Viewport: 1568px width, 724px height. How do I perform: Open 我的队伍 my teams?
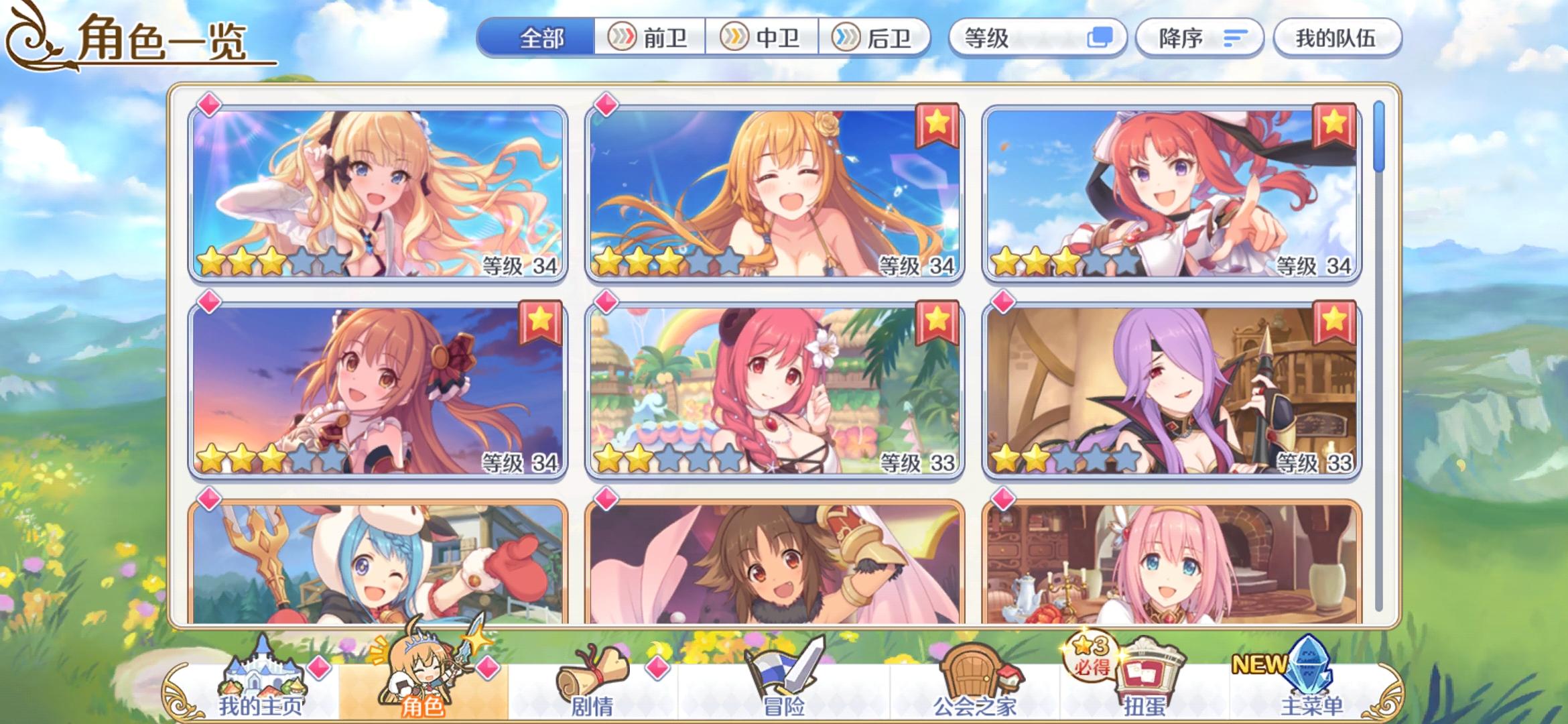[x=1337, y=38]
